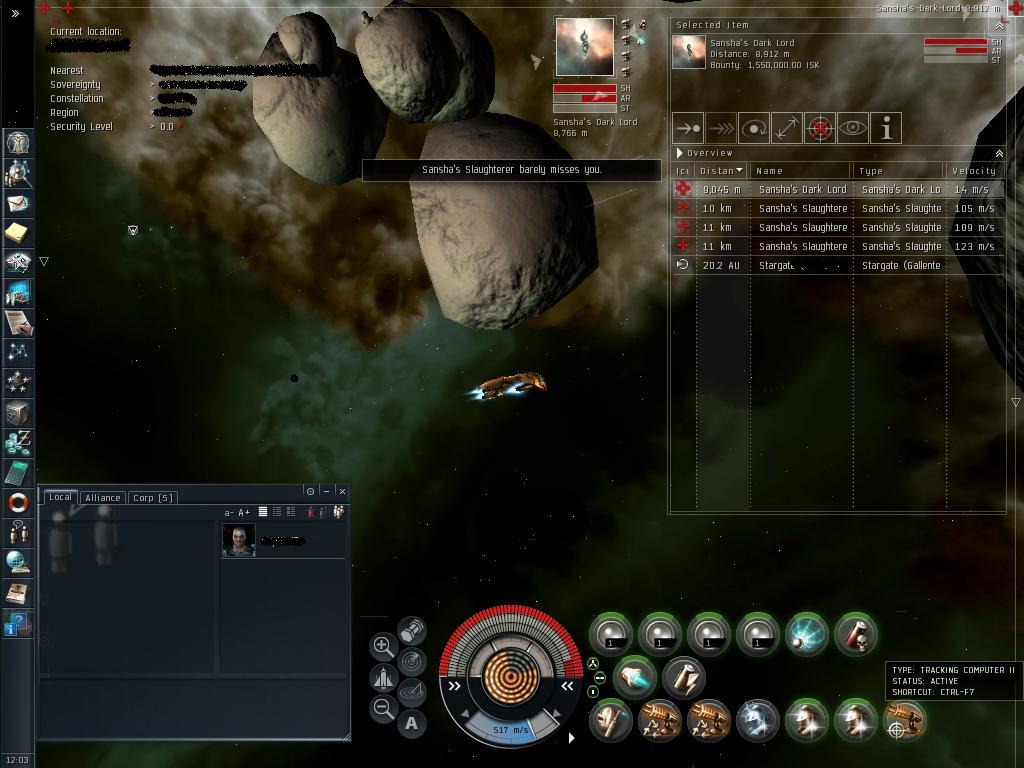The image size is (1024, 768).
Task: Zoom out with the magnifier minus button
Action: coord(383,708)
